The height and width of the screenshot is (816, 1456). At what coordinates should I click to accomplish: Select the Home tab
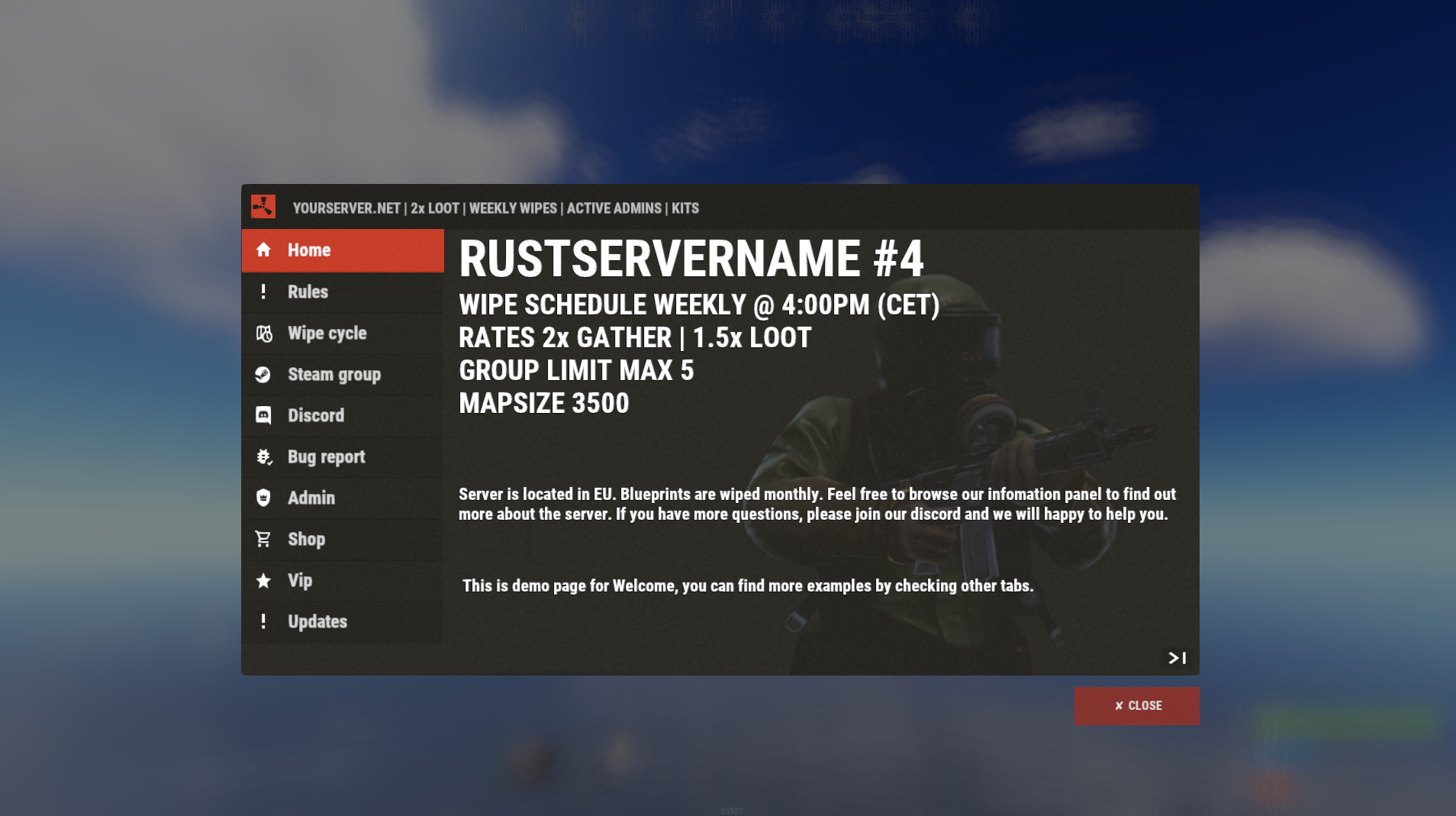(x=342, y=250)
